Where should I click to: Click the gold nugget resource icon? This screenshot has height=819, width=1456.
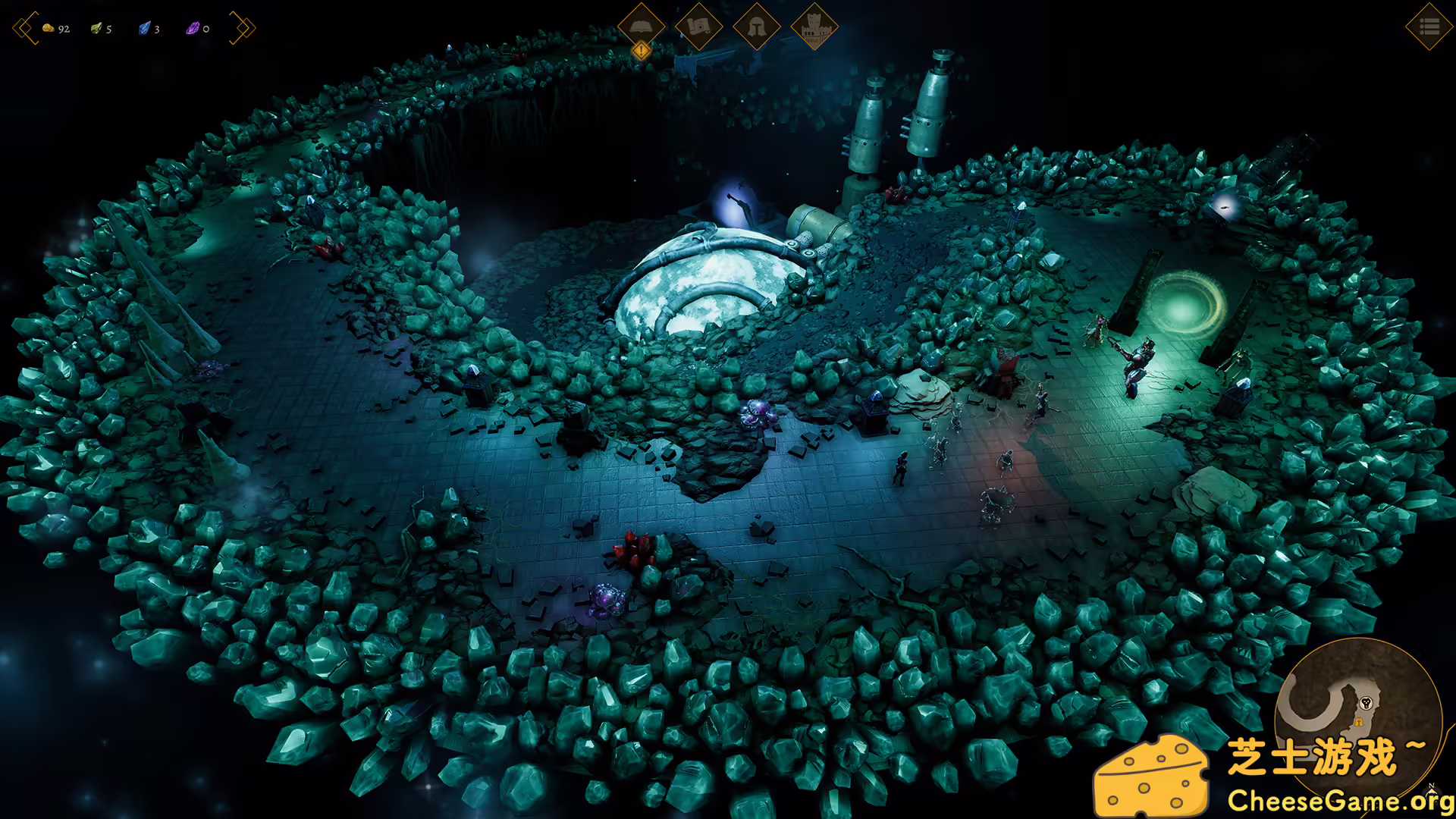click(x=48, y=28)
